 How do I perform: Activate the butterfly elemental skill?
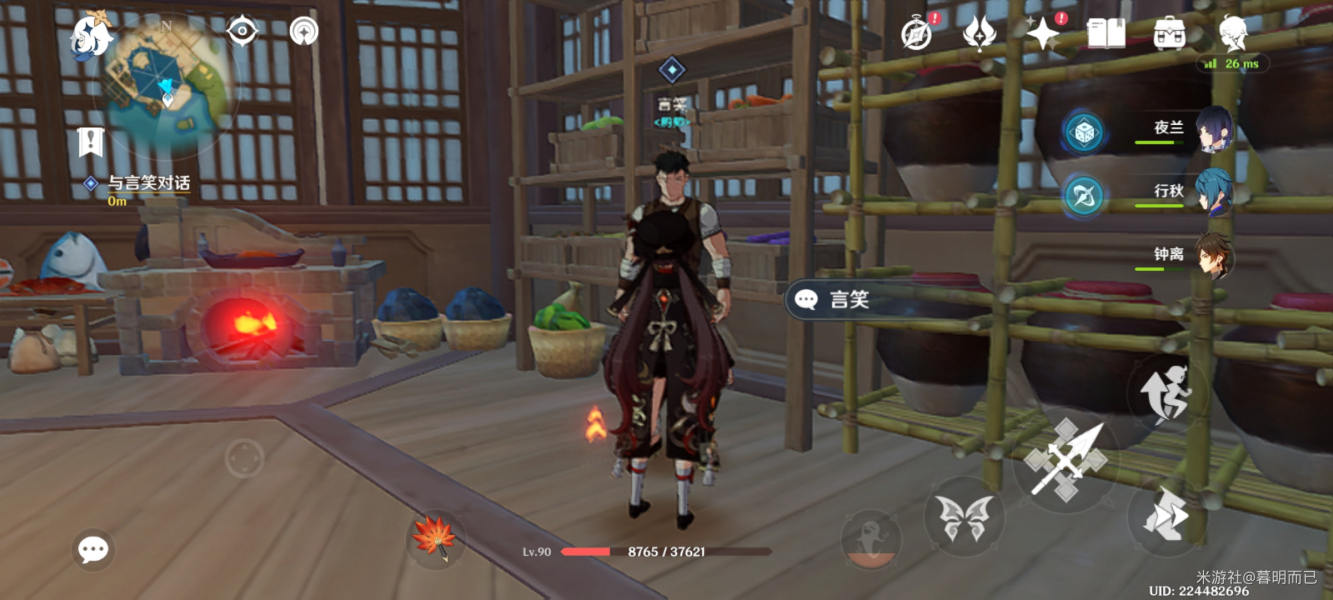point(963,516)
